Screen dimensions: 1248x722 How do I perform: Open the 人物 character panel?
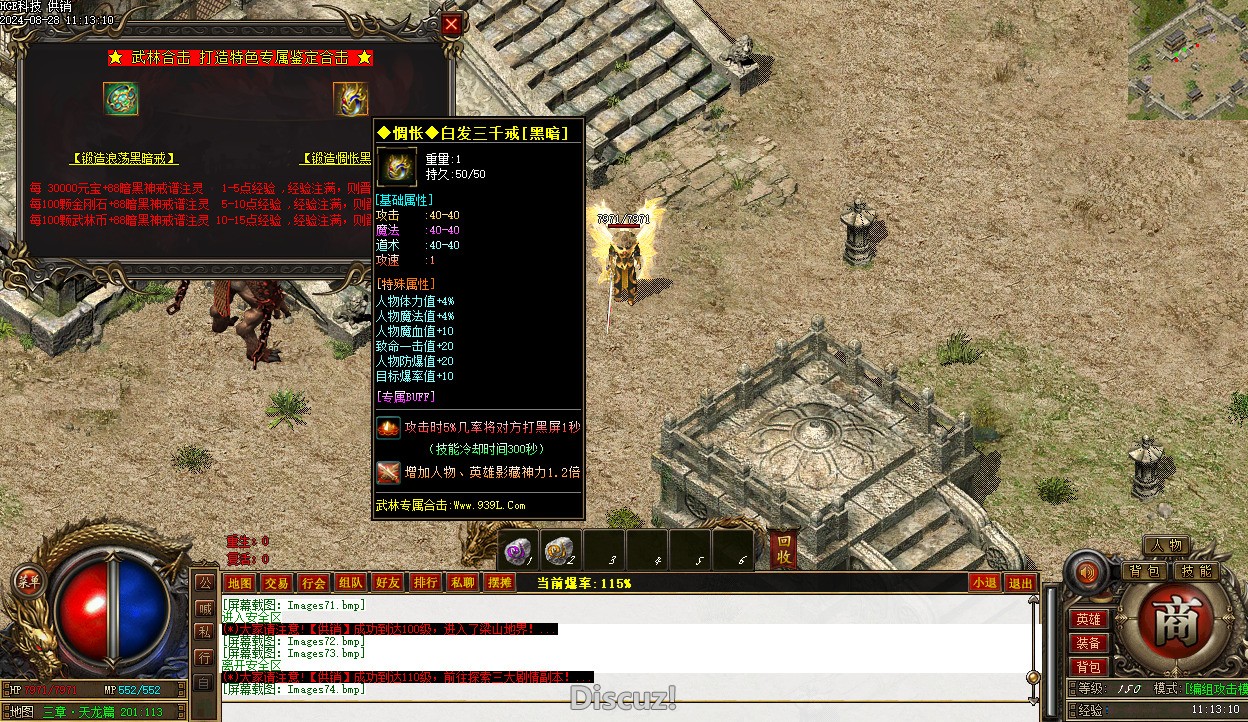[x=1166, y=546]
